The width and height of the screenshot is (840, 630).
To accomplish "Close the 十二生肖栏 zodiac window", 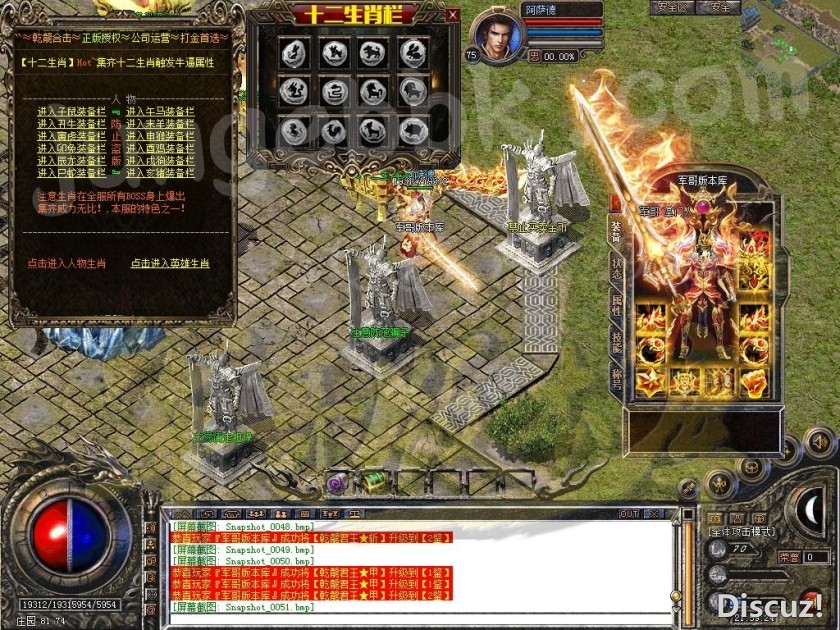I will 453,15.
